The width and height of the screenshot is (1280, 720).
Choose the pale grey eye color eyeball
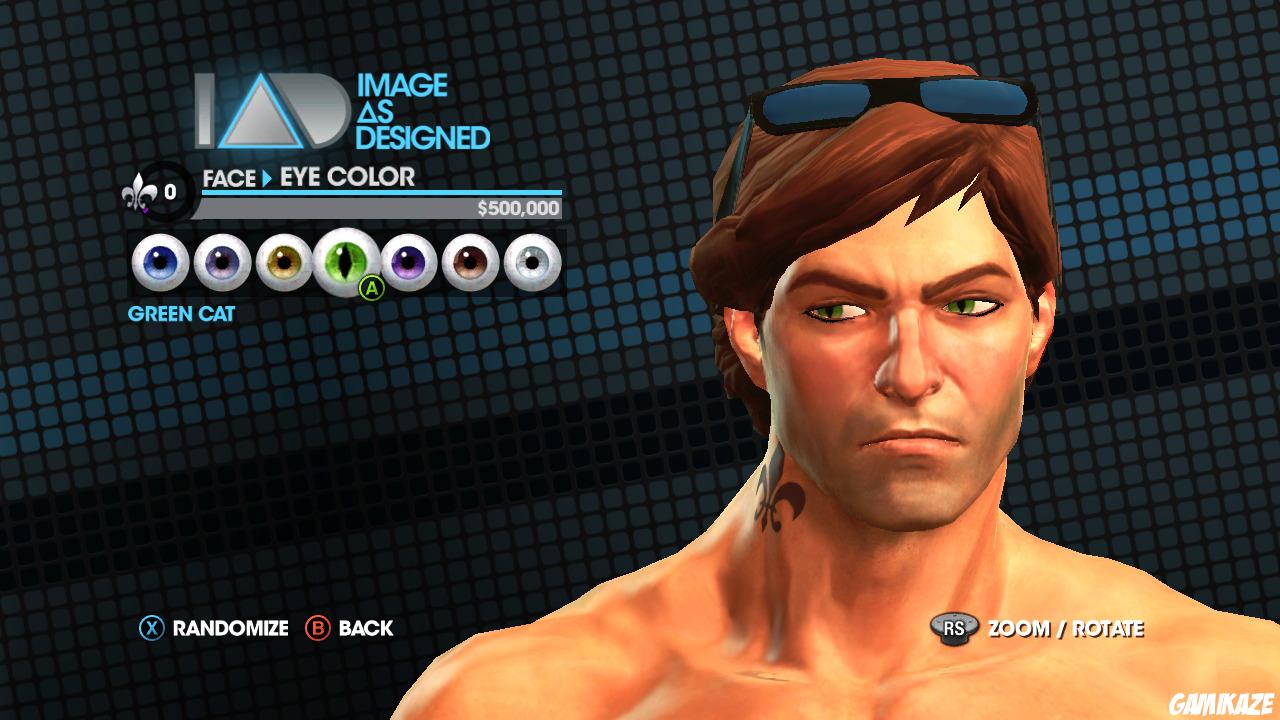(532, 260)
